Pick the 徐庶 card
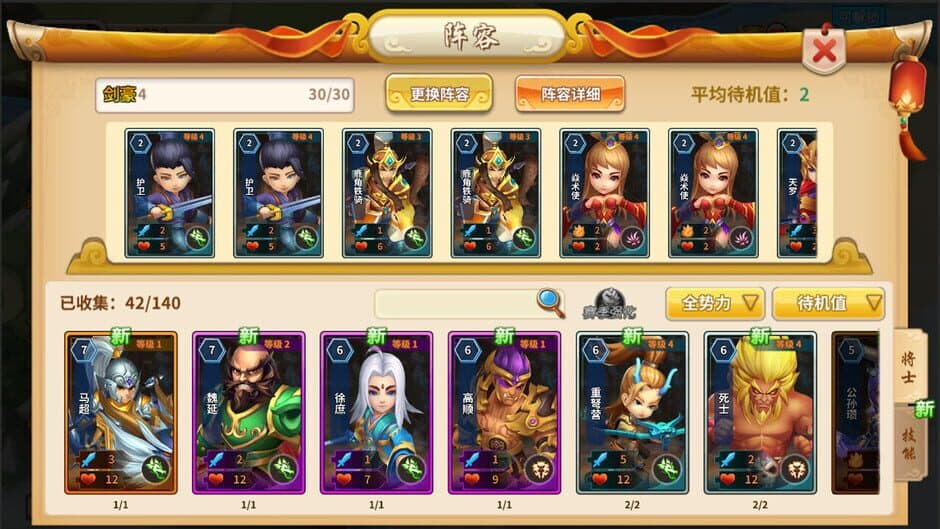Viewport: 940px width, 529px height. click(x=376, y=412)
